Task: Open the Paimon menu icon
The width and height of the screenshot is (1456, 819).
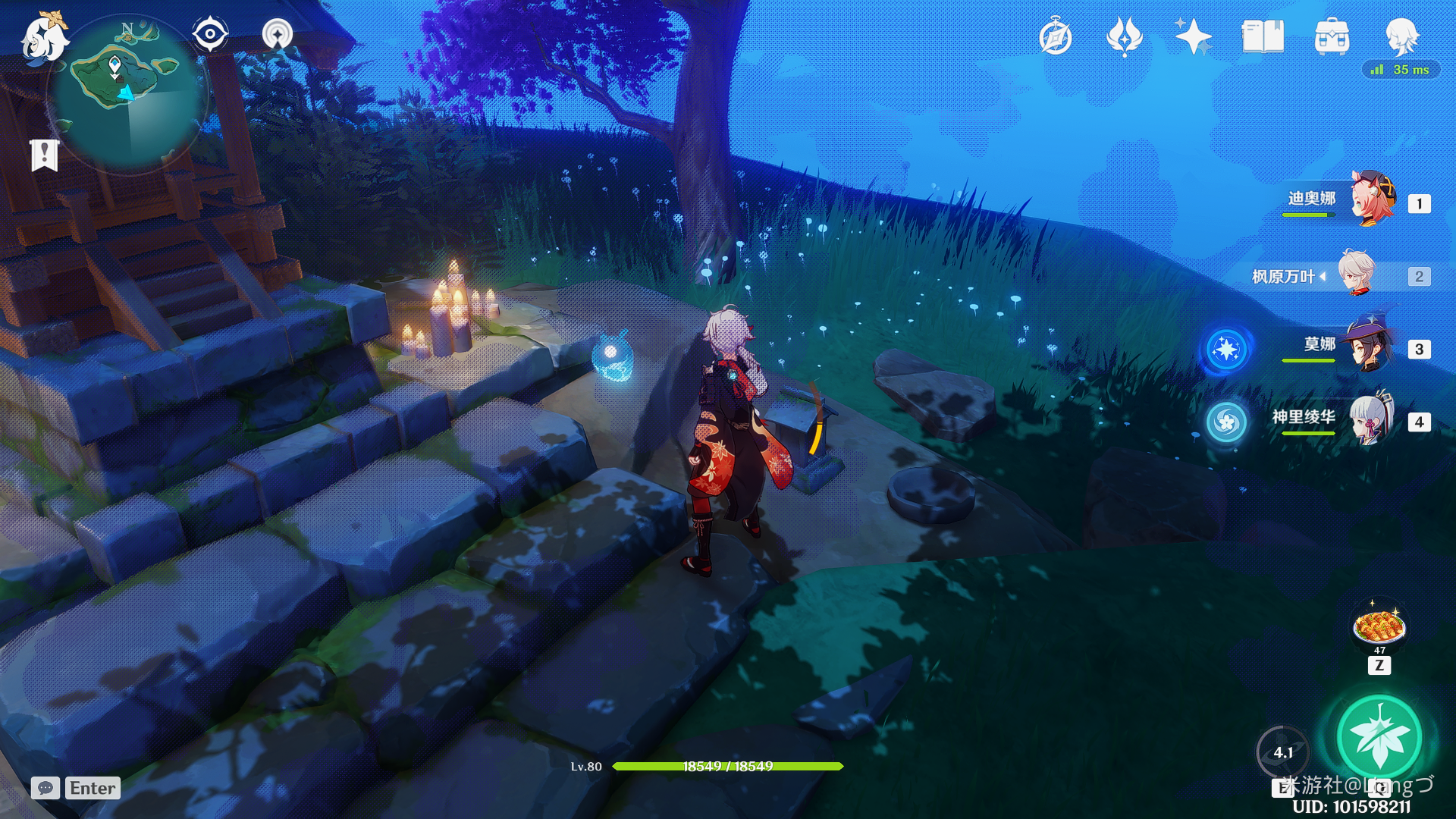Action: [43, 36]
